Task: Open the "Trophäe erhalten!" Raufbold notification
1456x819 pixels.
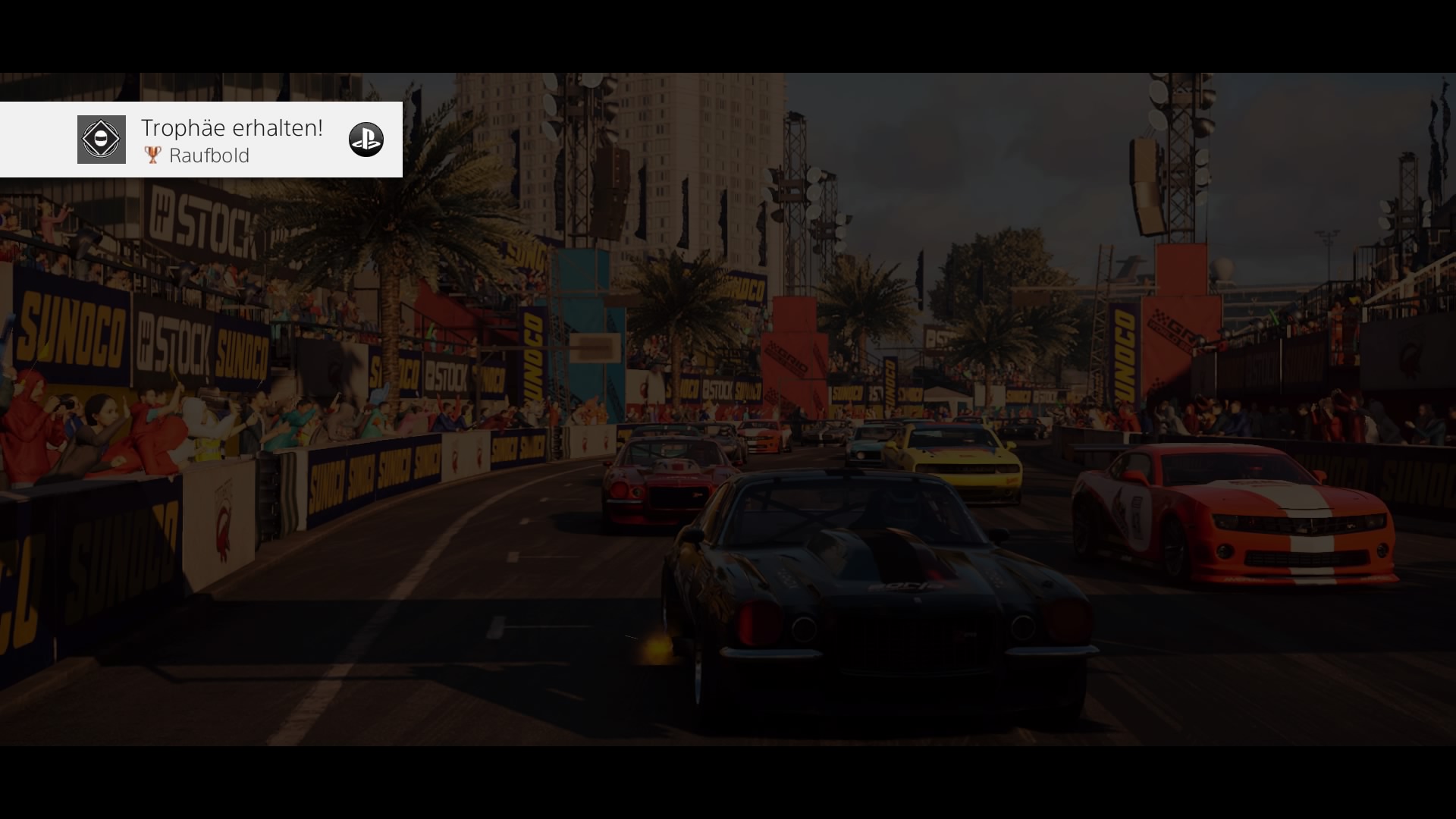Action: point(231,140)
